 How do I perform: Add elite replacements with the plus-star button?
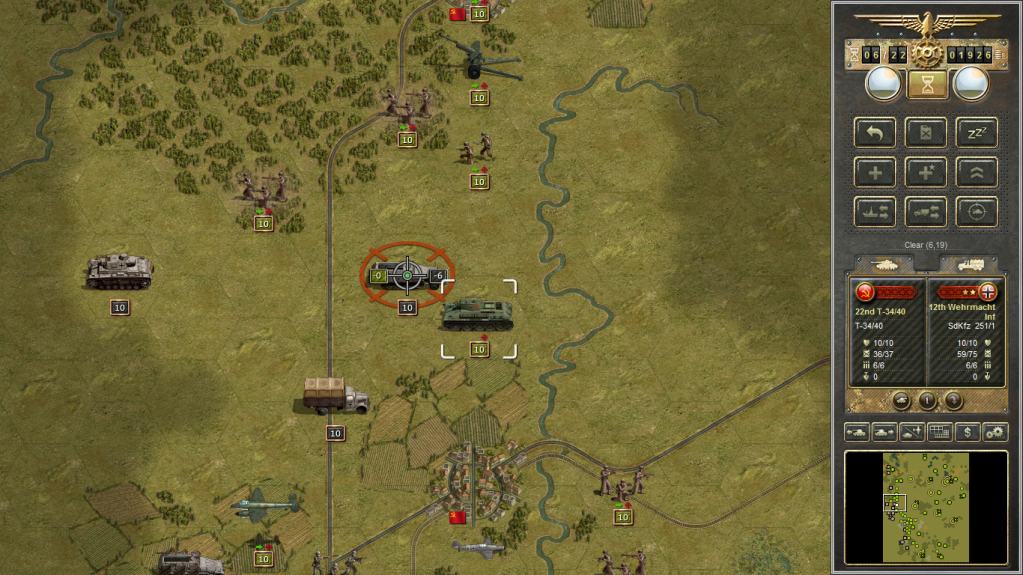pyautogui.click(x=925, y=172)
